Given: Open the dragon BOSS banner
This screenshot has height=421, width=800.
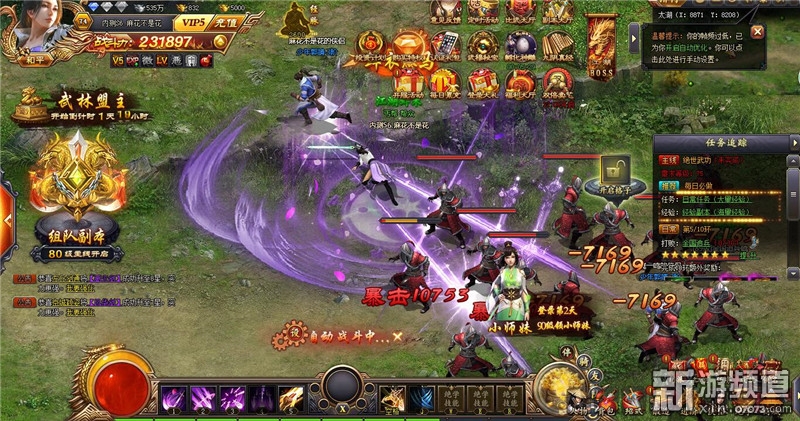Looking at the screenshot, I should [x=603, y=45].
